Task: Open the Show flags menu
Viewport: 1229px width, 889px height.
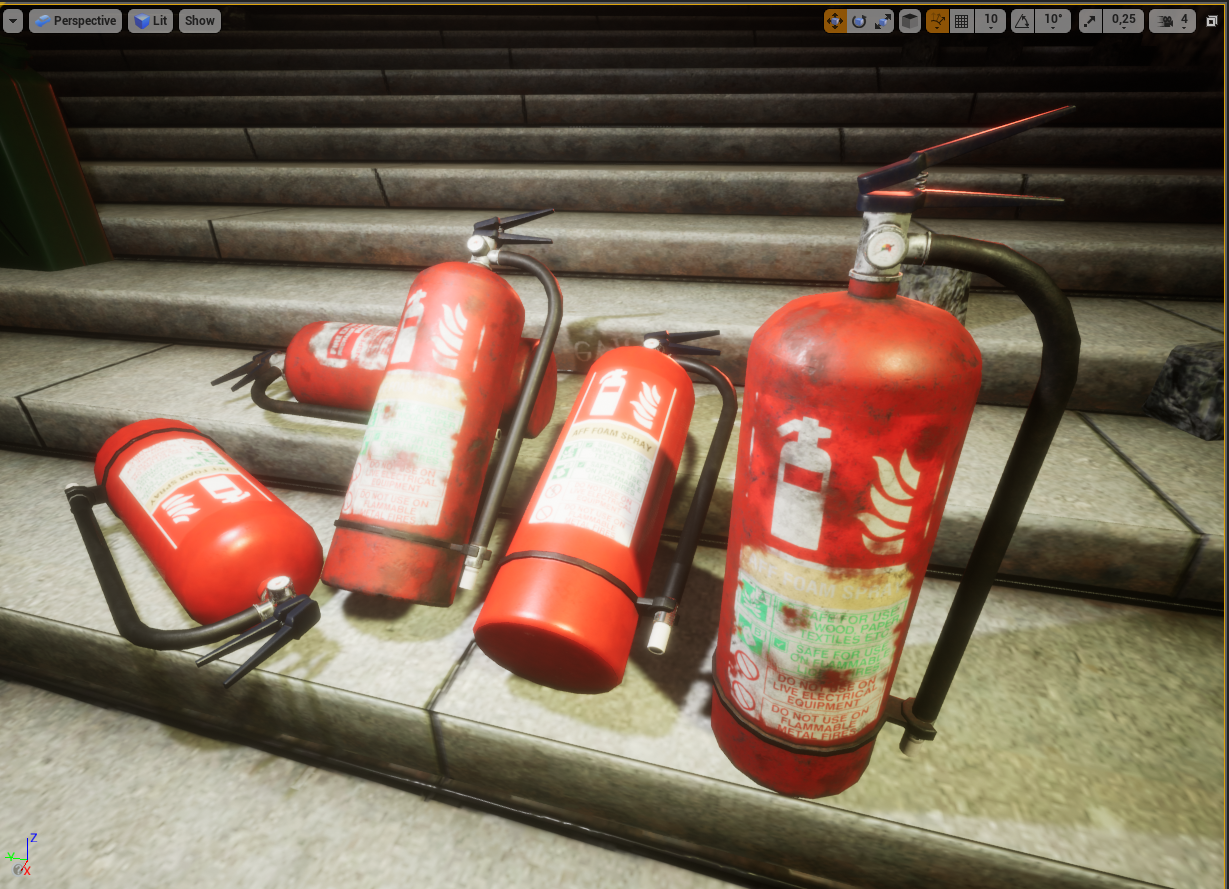Action: 200,20
